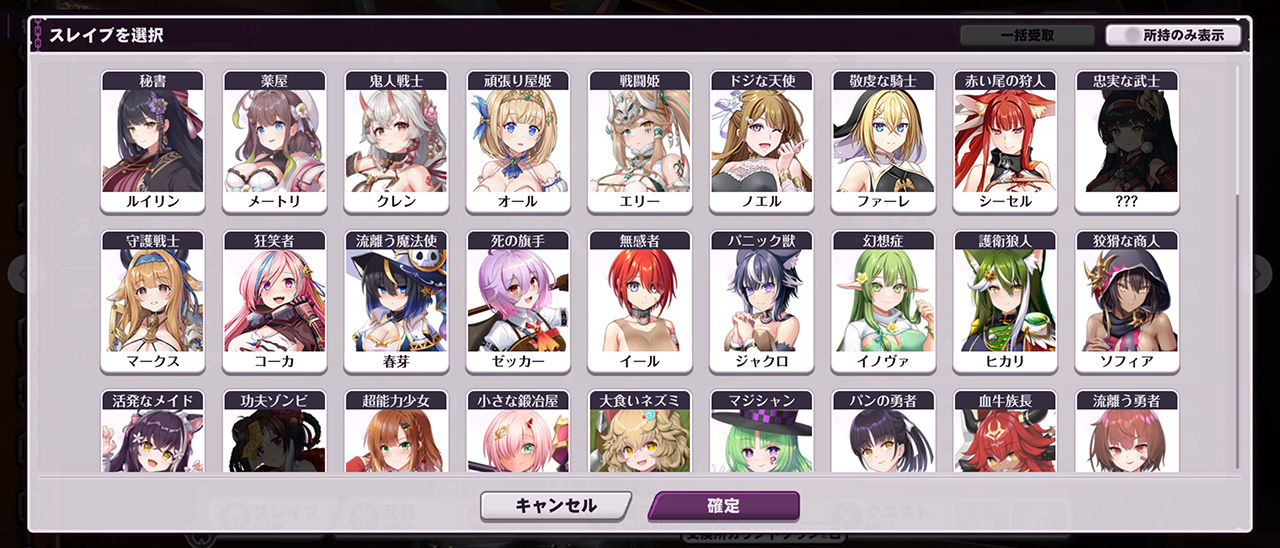Select the locked 忠実な武士 ??? card
The width and height of the screenshot is (1280, 548).
[x=1127, y=141]
